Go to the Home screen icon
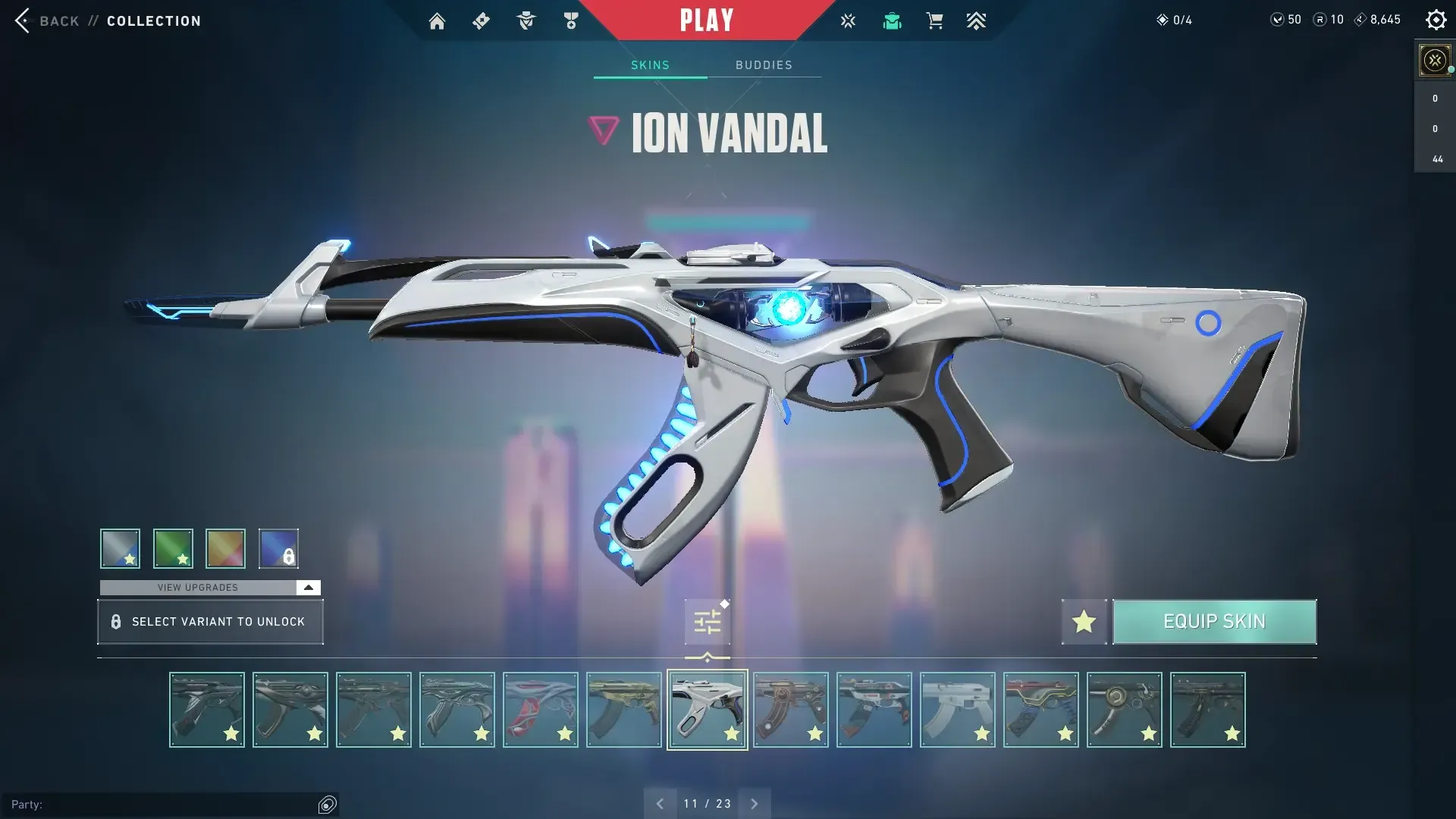1456x819 pixels. click(x=437, y=20)
